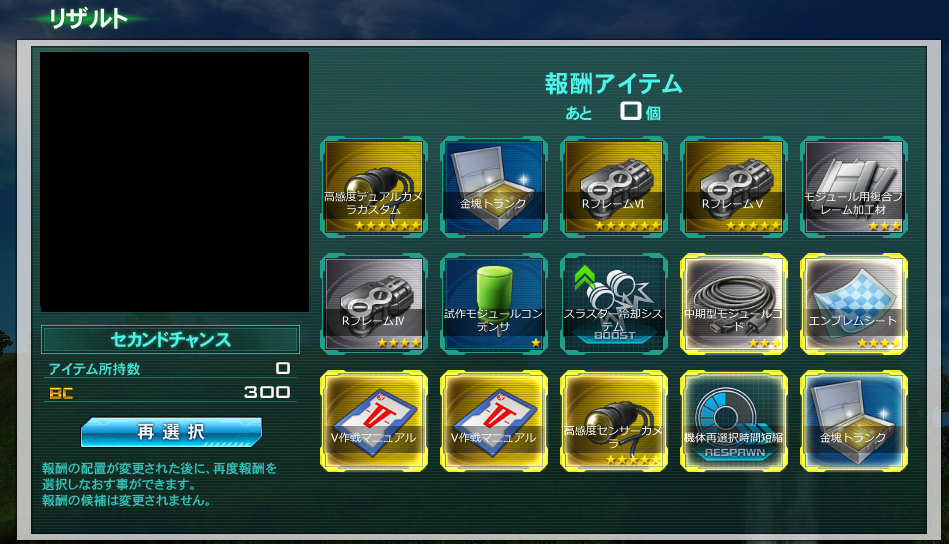Choose the RフレームIV reward item
Screen dimensions: 949x544
tap(374, 303)
